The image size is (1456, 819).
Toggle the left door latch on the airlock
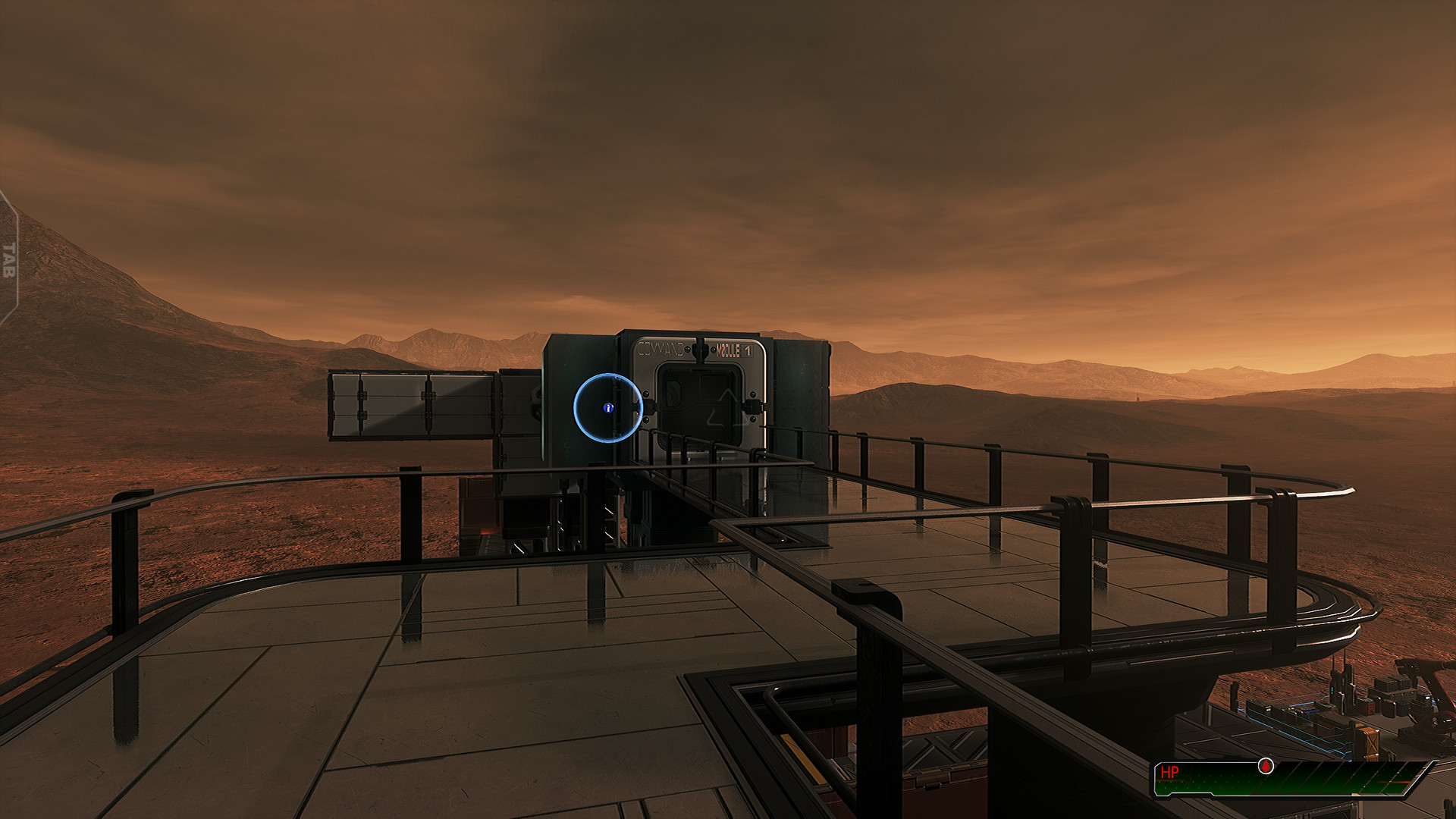(649, 406)
